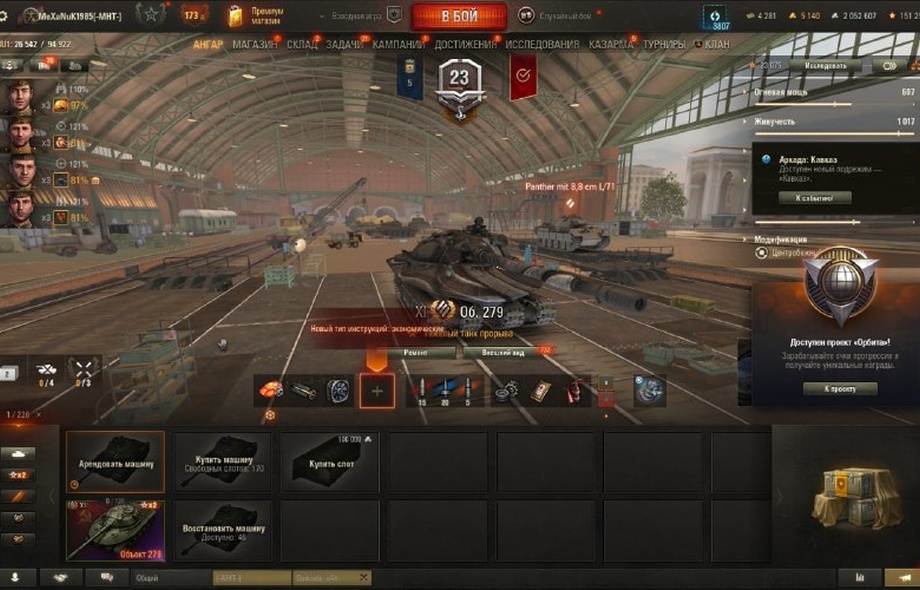
Task: Switch to the МАГАЗИН tab
Action: tap(256, 45)
